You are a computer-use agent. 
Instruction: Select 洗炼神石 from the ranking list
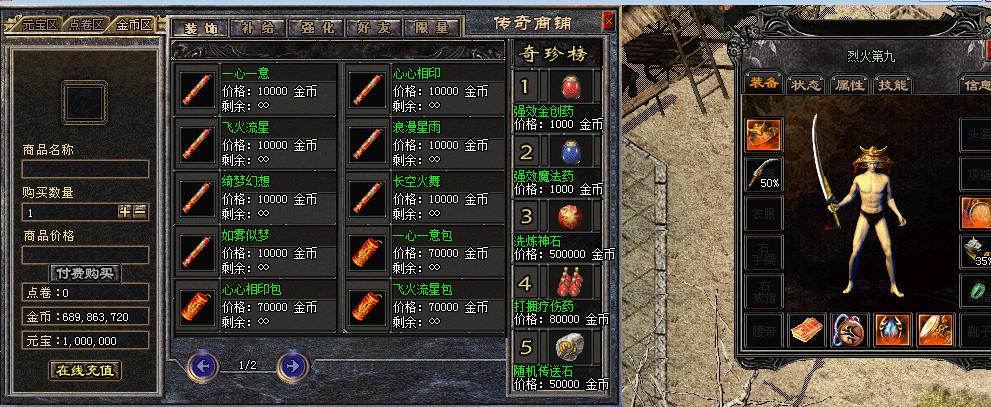pos(573,217)
